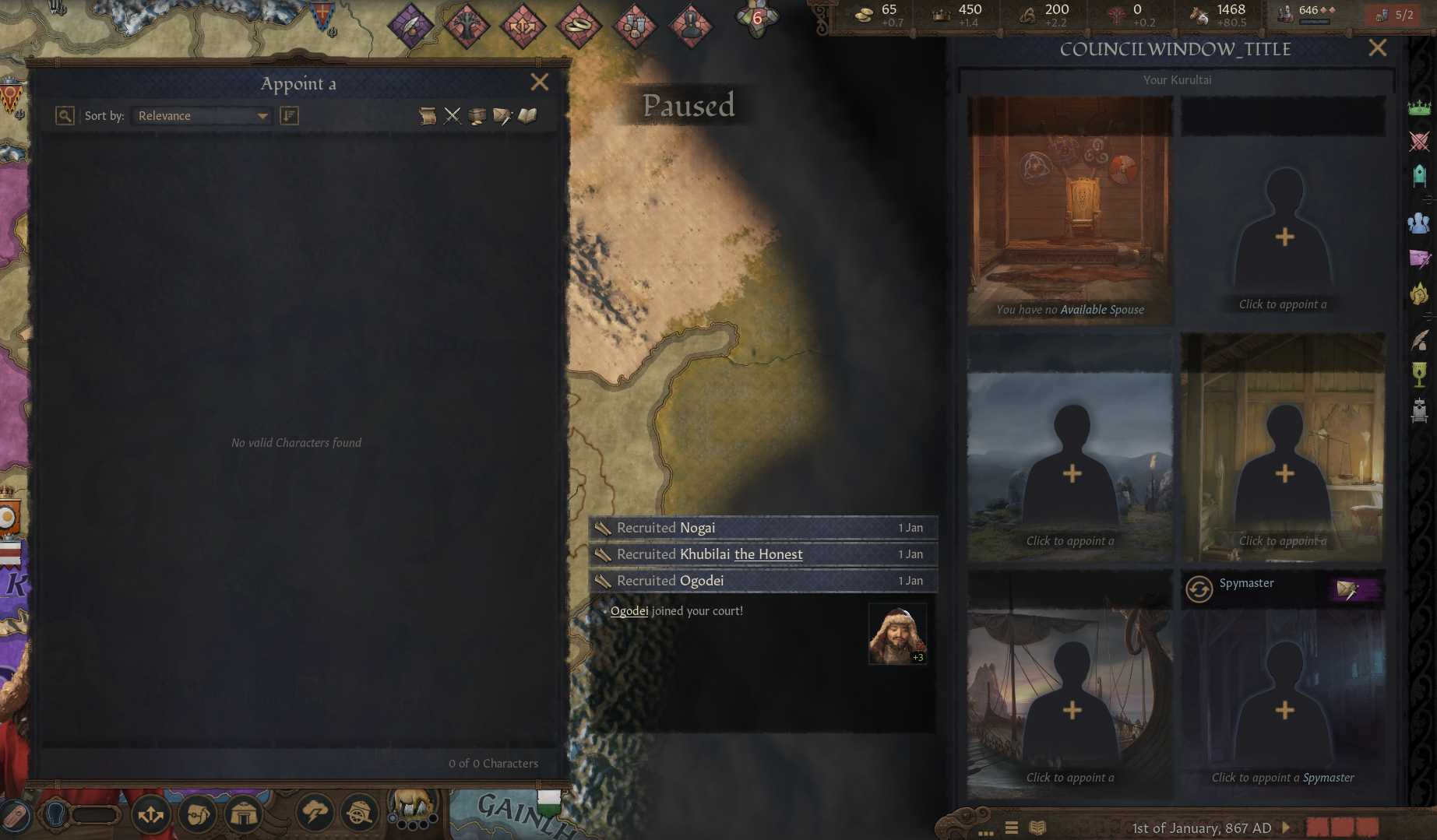Open the search magnifier in the Appoint window
The width and height of the screenshot is (1437, 840).
coord(65,115)
